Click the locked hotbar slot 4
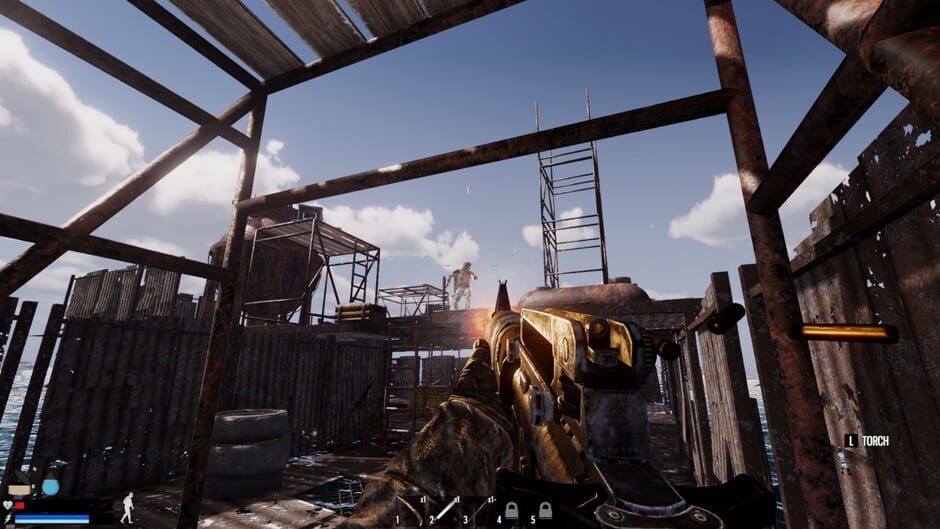The width and height of the screenshot is (940, 529). [511, 510]
